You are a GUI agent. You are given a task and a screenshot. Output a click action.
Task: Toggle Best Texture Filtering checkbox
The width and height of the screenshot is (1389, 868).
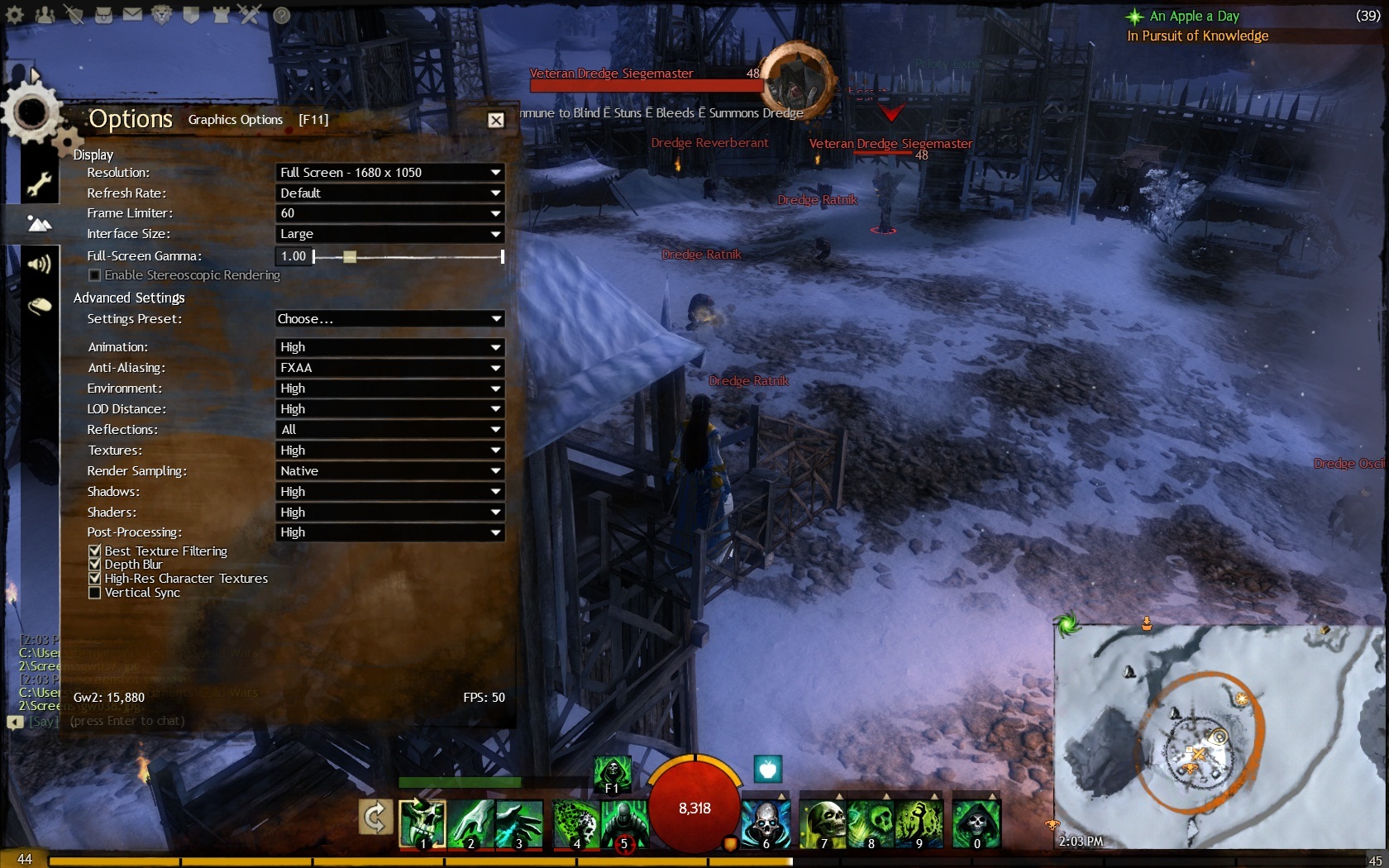(x=95, y=551)
